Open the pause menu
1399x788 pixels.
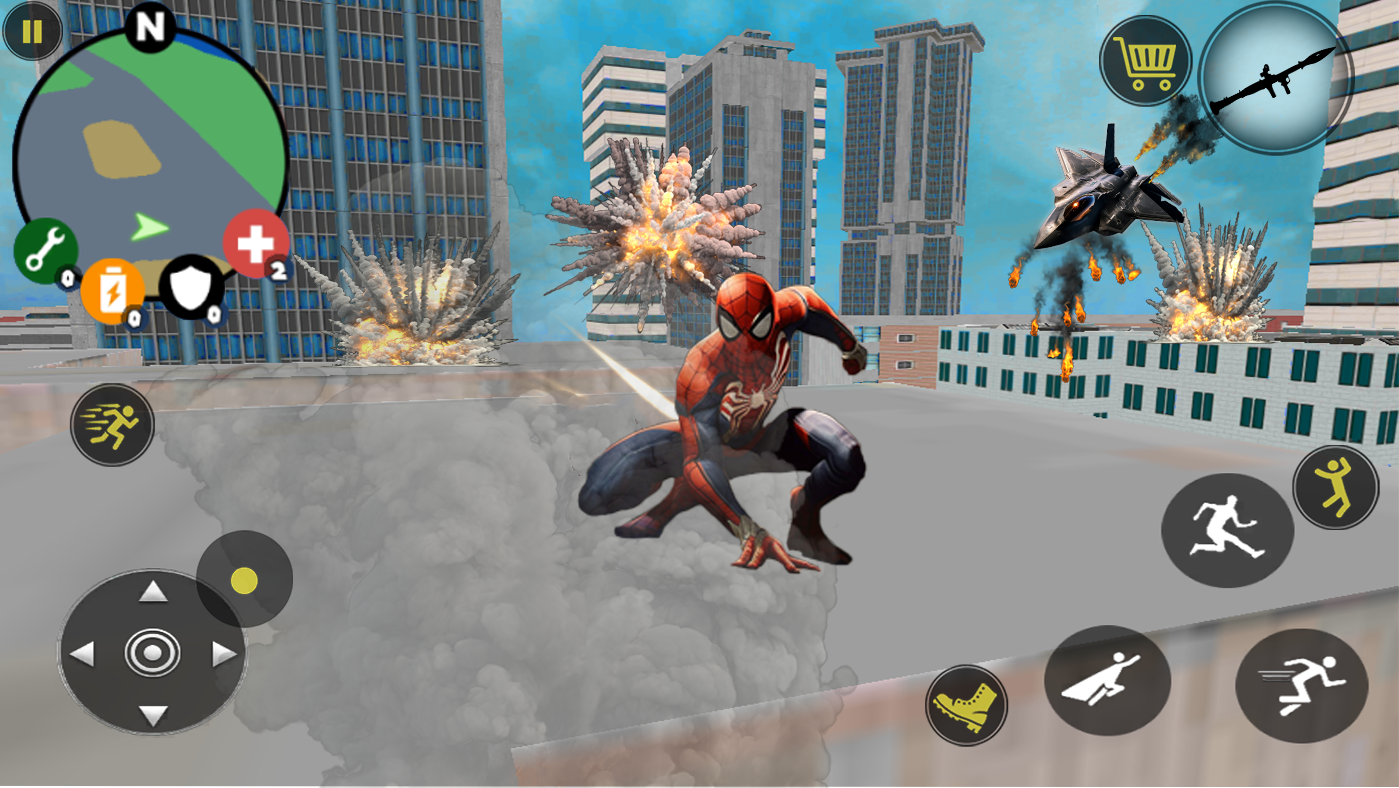tap(31, 31)
